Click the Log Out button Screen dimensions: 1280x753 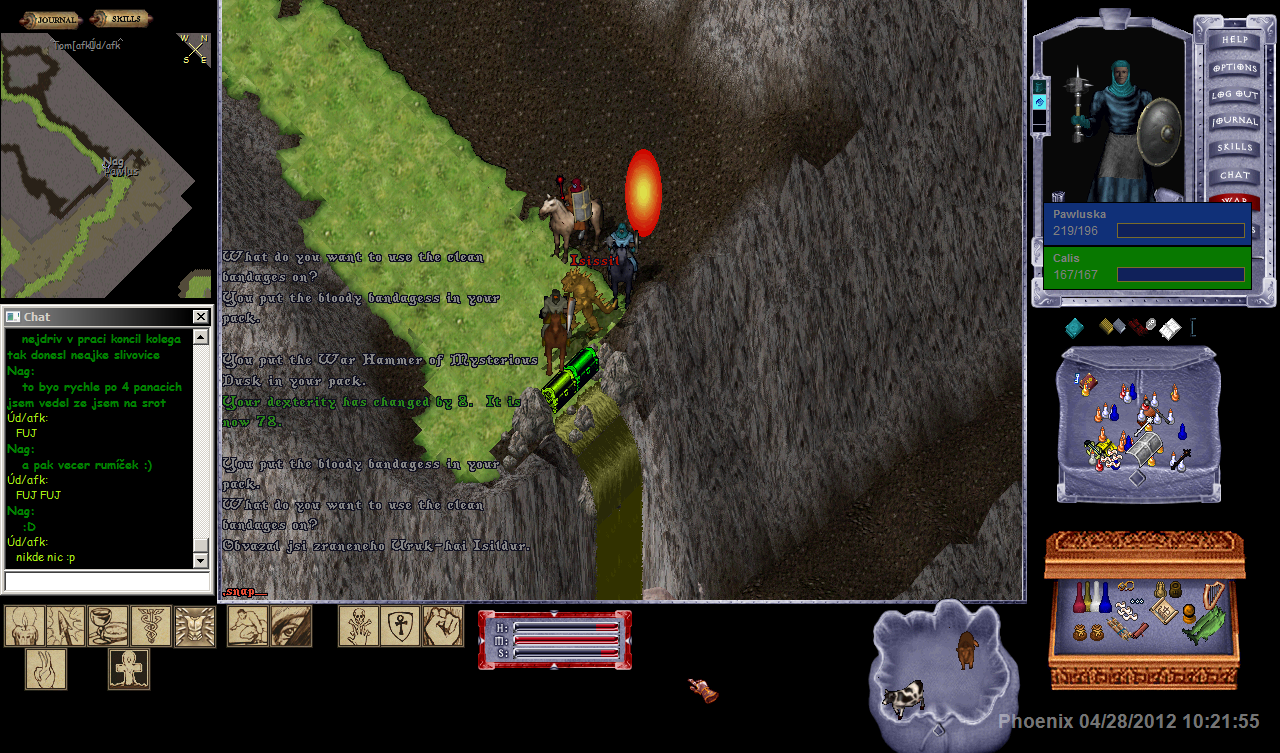[x=1234, y=95]
